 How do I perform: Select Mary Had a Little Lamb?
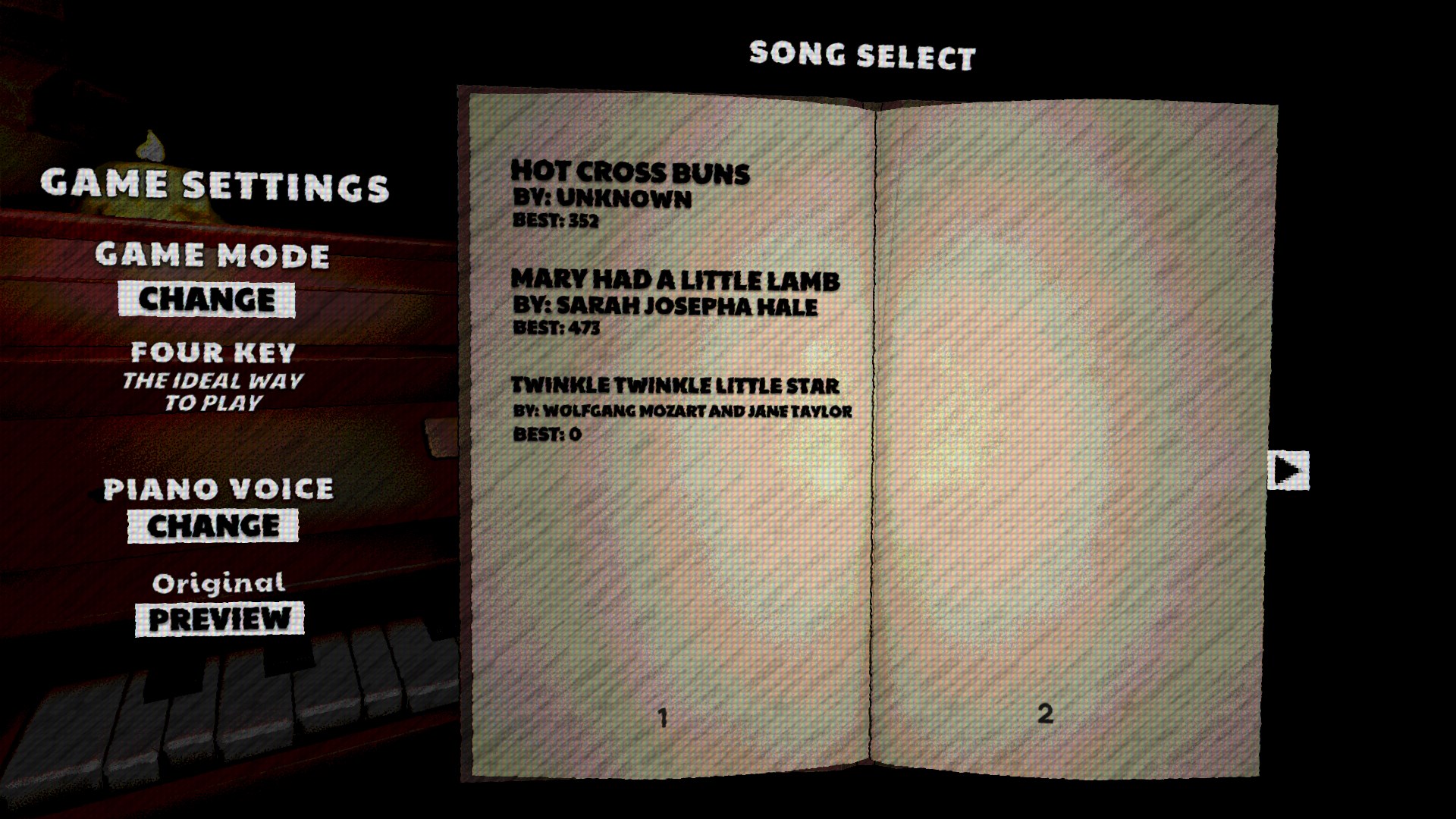coord(677,279)
